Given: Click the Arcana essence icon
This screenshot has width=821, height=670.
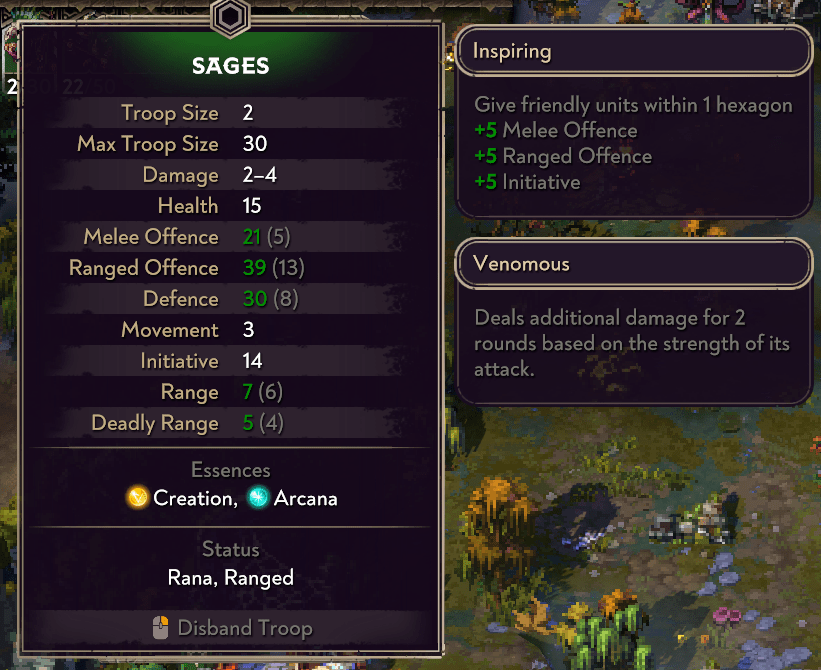Looking at the screenshot, I should click(x=259, y=498).
